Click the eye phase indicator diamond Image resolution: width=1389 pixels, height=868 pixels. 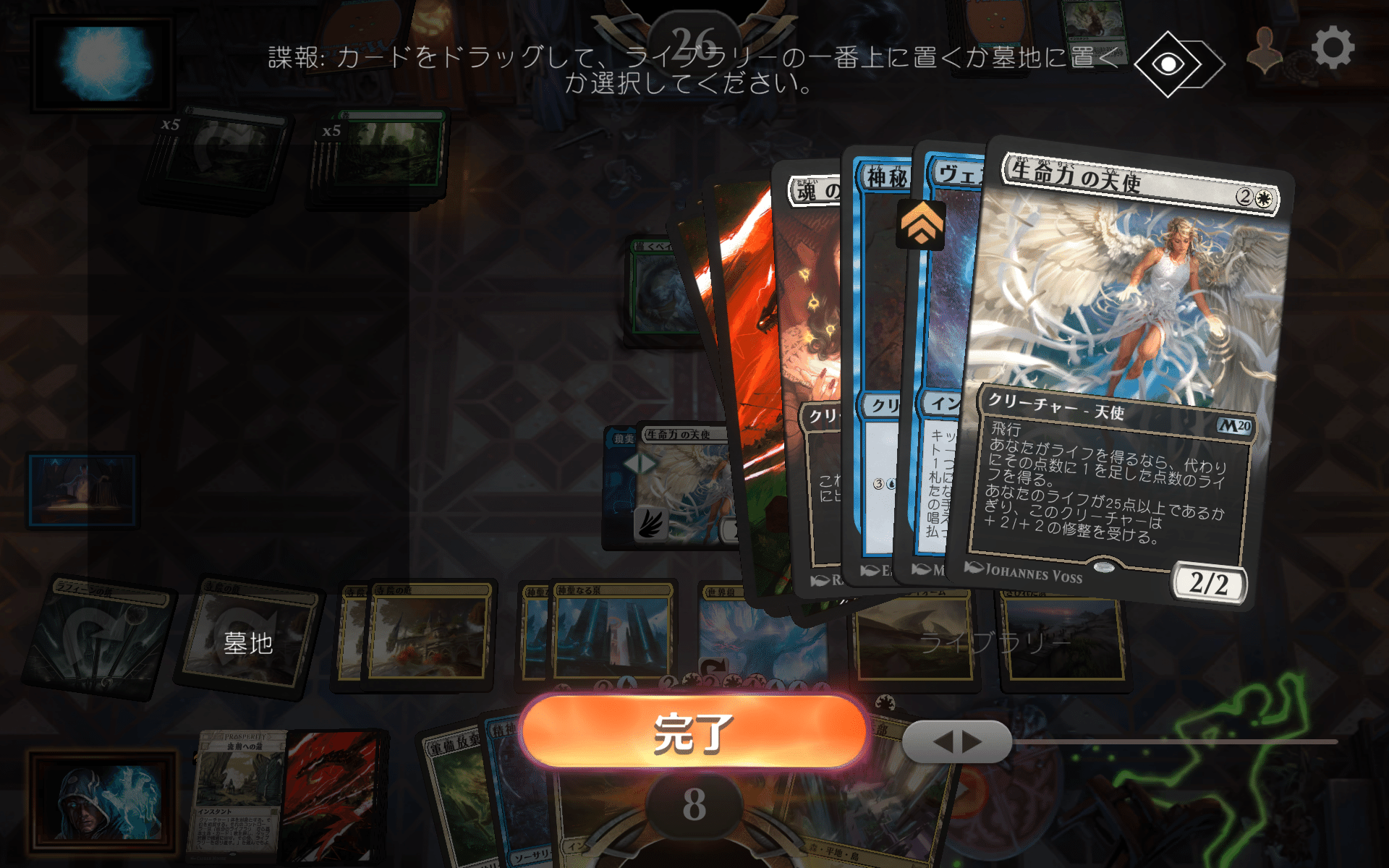coord(1169,64)
